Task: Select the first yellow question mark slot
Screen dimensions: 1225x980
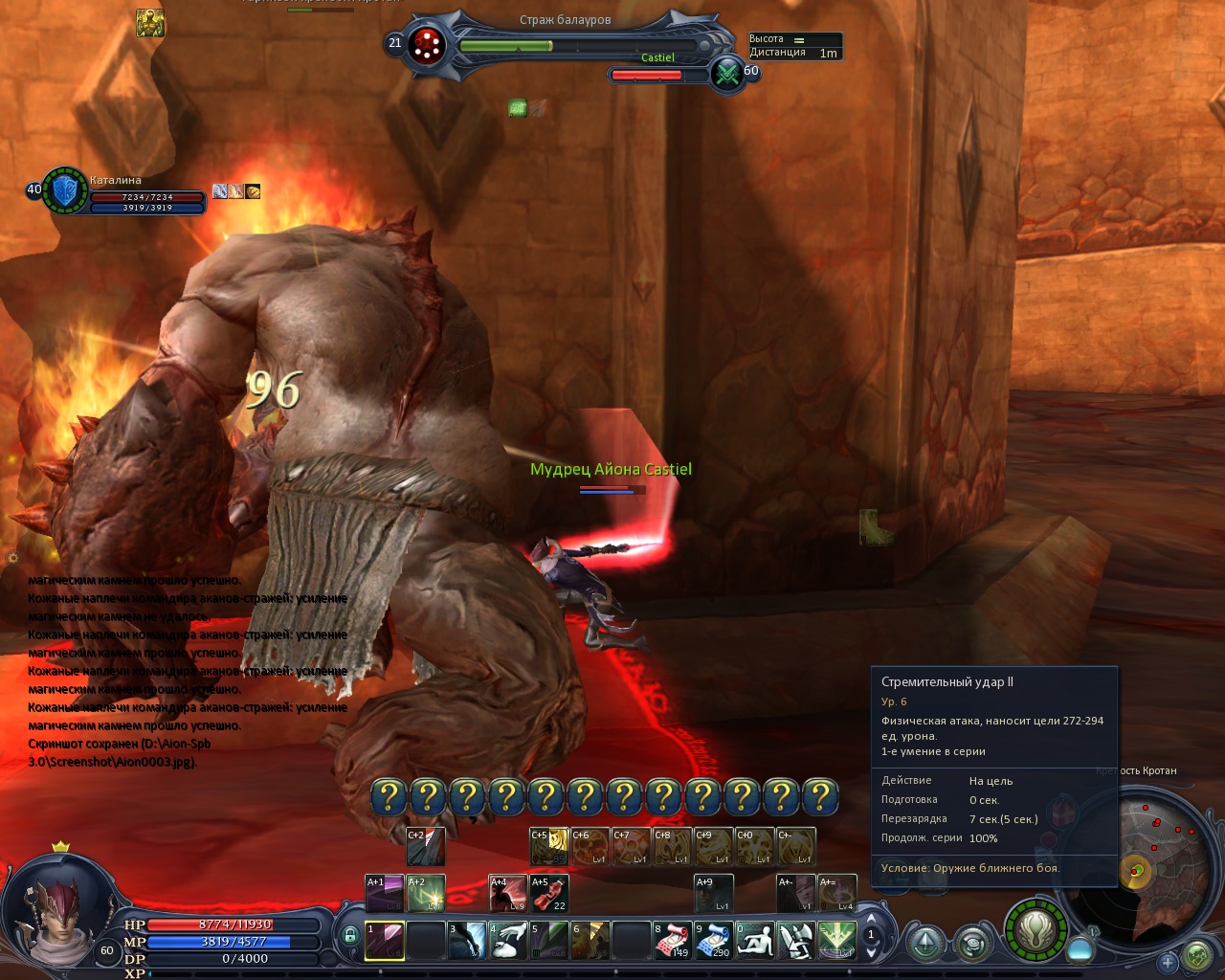Action: pyautogui.click(x=390, y=796)
